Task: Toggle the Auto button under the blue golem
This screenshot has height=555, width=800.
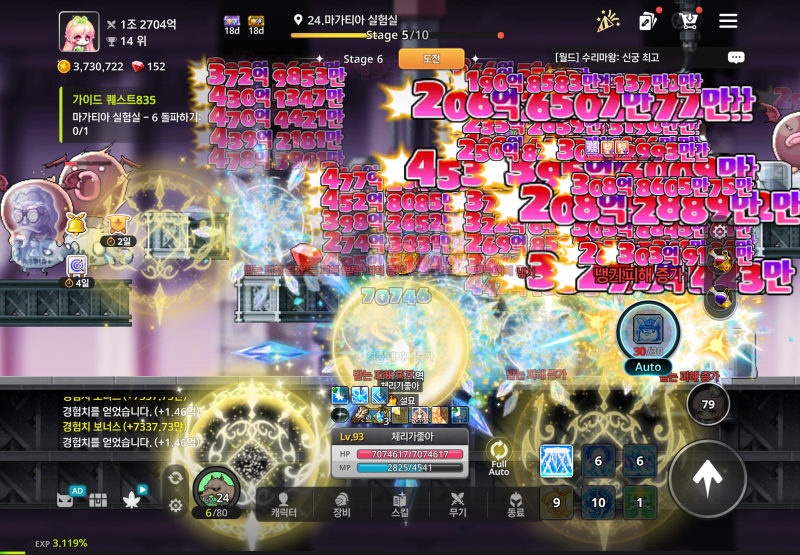Action: [647, 367]
